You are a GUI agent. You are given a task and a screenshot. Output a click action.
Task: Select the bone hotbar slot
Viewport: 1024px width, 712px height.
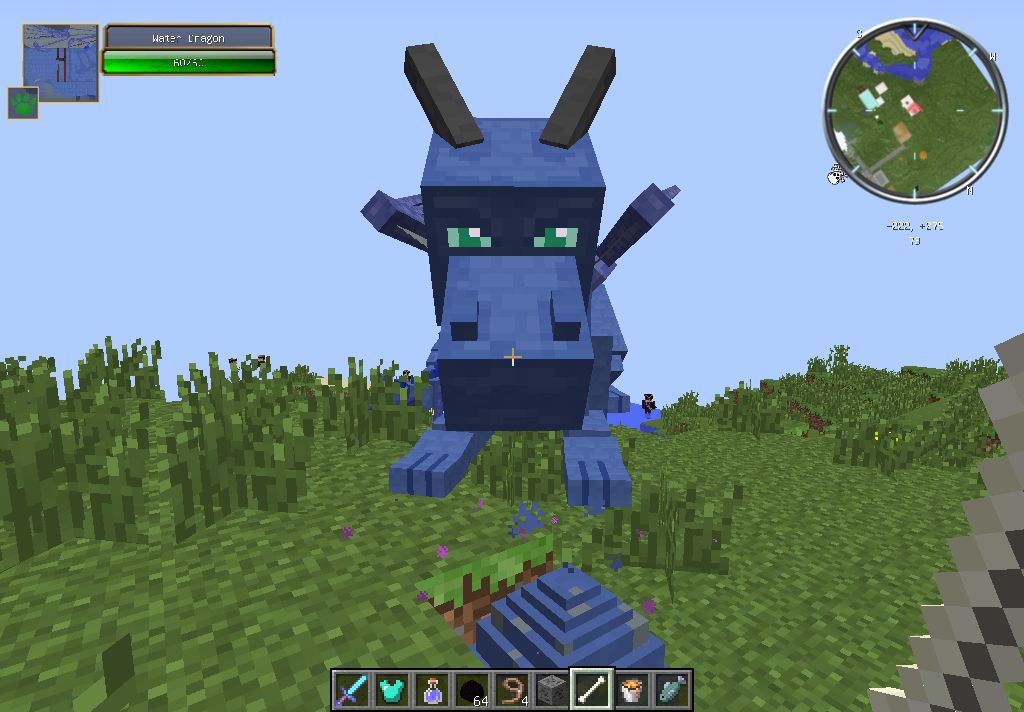[x=591, y=690]
